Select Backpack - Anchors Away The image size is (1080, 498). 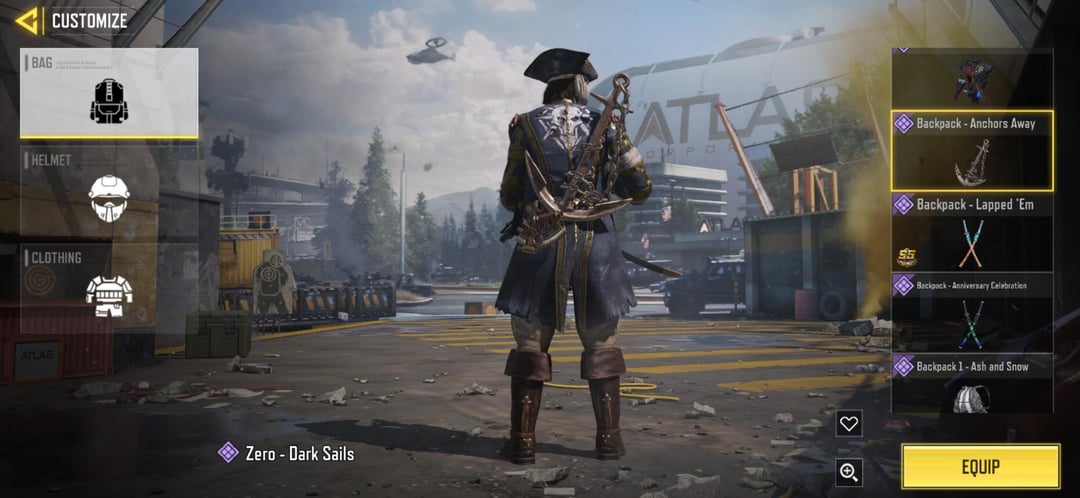coord(972,151)
